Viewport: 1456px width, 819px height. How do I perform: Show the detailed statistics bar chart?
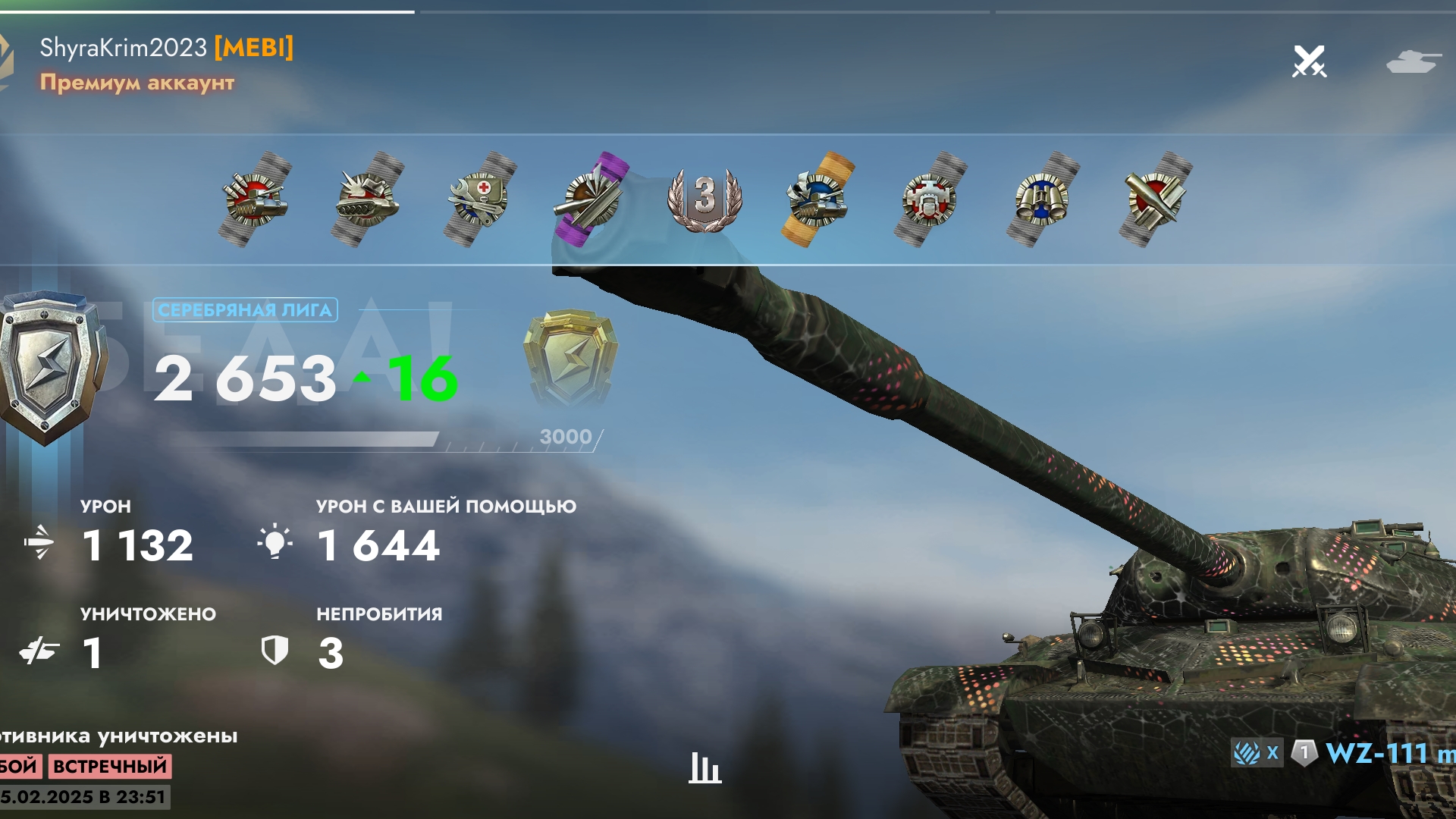pos(704,767)
